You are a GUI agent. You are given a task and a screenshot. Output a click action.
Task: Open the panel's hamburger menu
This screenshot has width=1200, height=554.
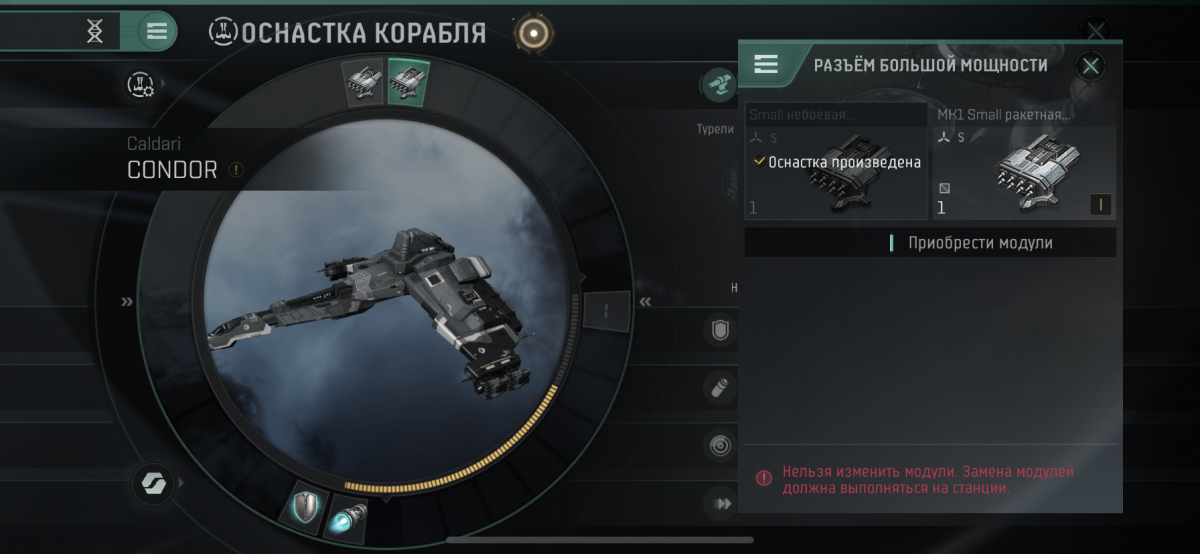pos(766,66)
